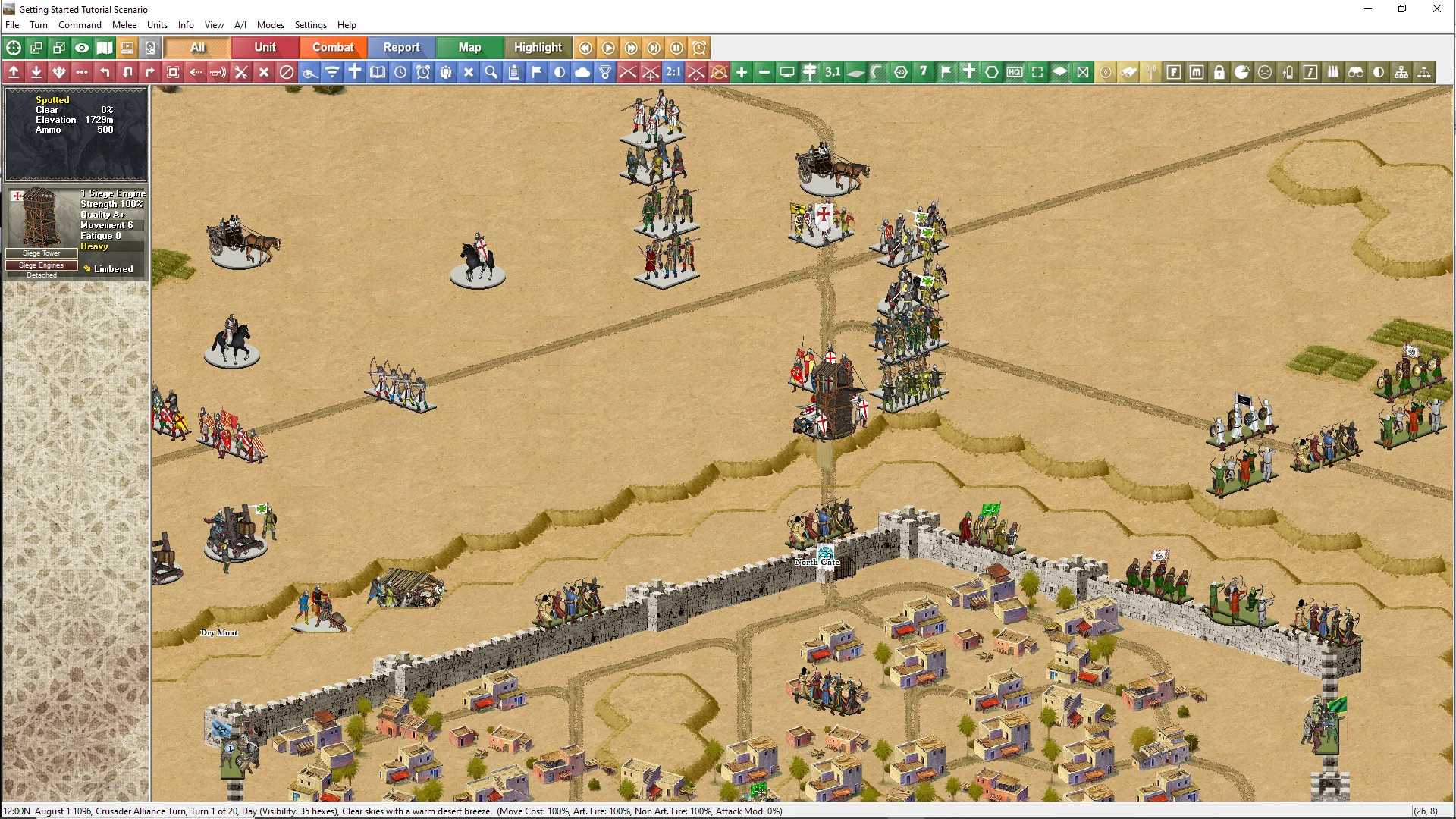Switch to the All toolbar tab
Screen dimensions: 1456x819
point(197,48)
